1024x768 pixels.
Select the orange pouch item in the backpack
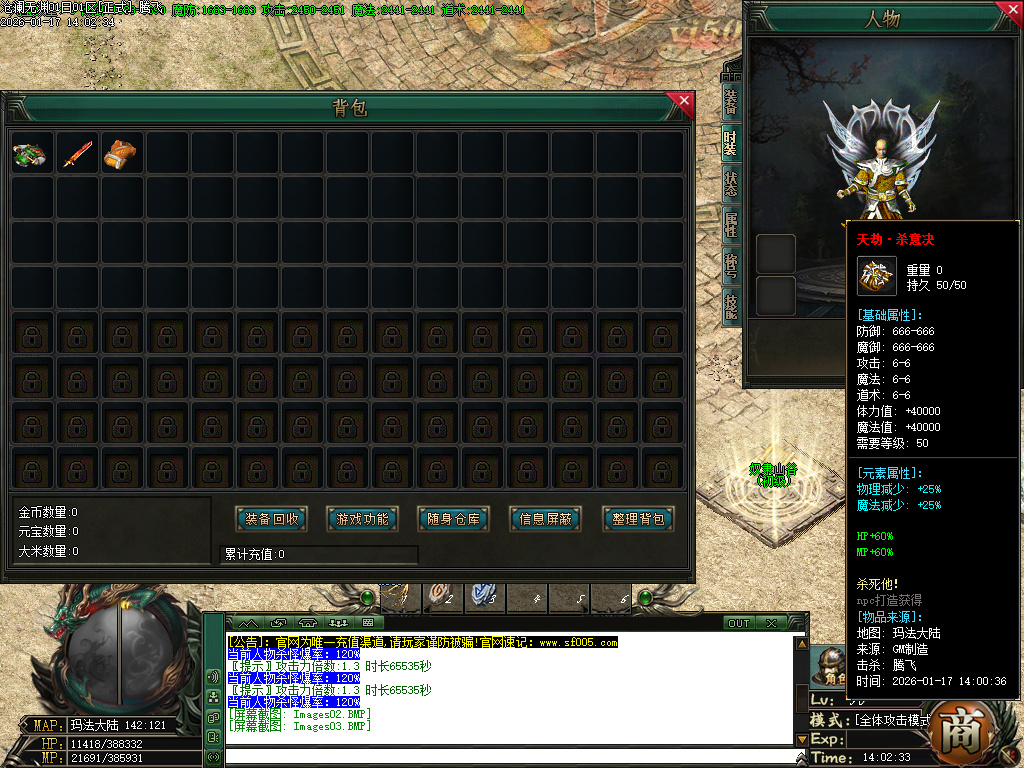[120, 153]
